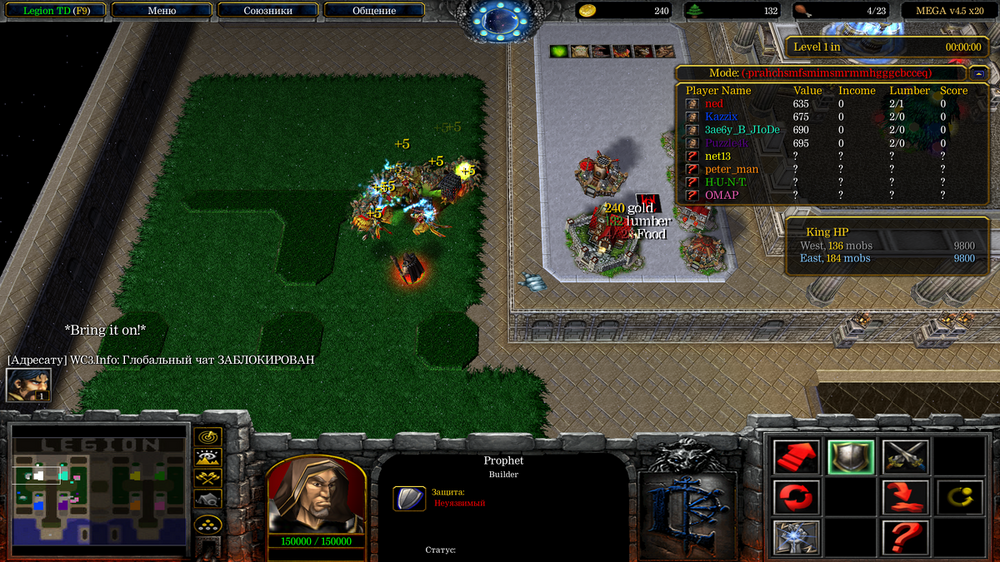The width and height of the screenshot is (1000, 562).
Task: Choose the green-highlighted shield command
Action: click(851, 457)
